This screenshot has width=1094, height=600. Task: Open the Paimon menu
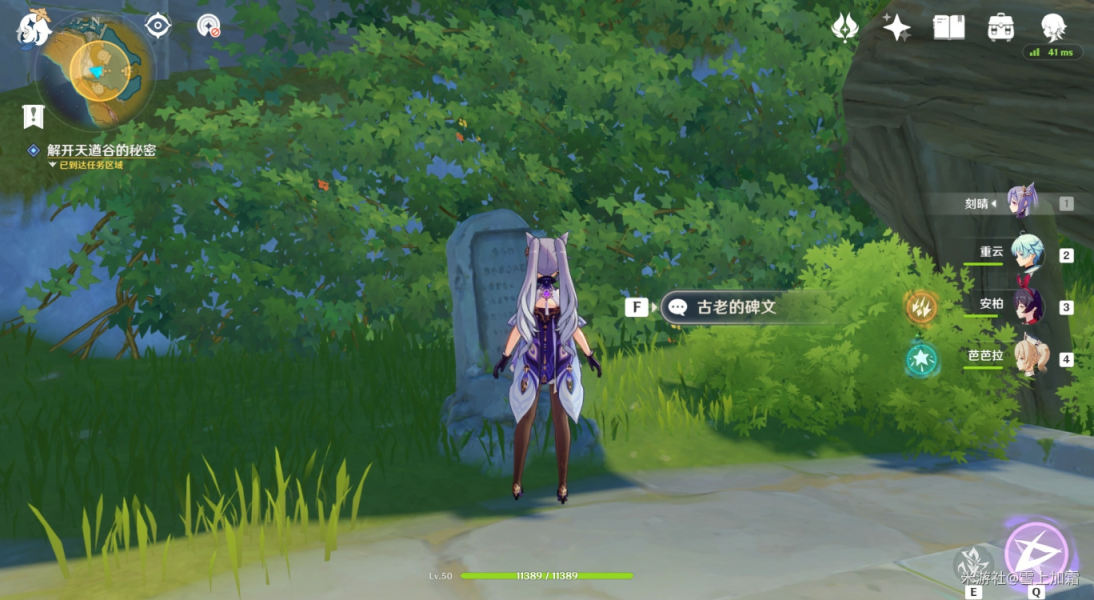tap(33, 29)
